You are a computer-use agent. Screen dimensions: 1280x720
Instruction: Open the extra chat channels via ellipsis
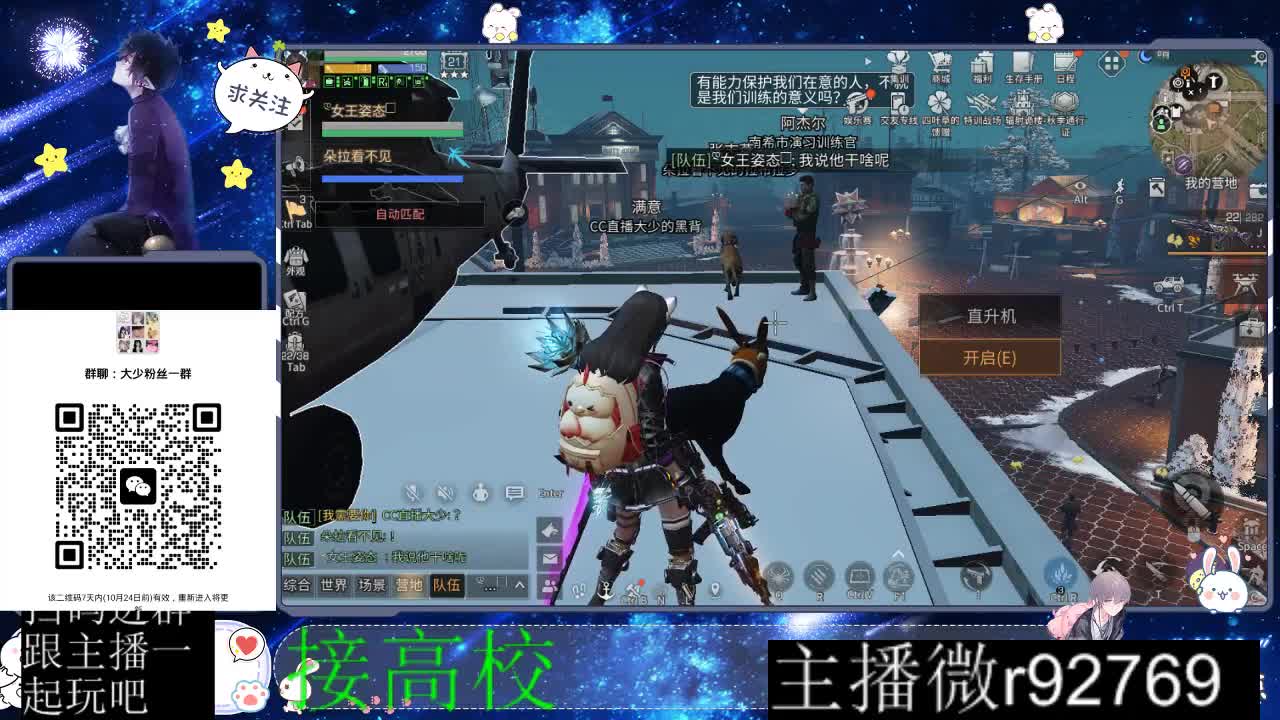click(489, 587)
